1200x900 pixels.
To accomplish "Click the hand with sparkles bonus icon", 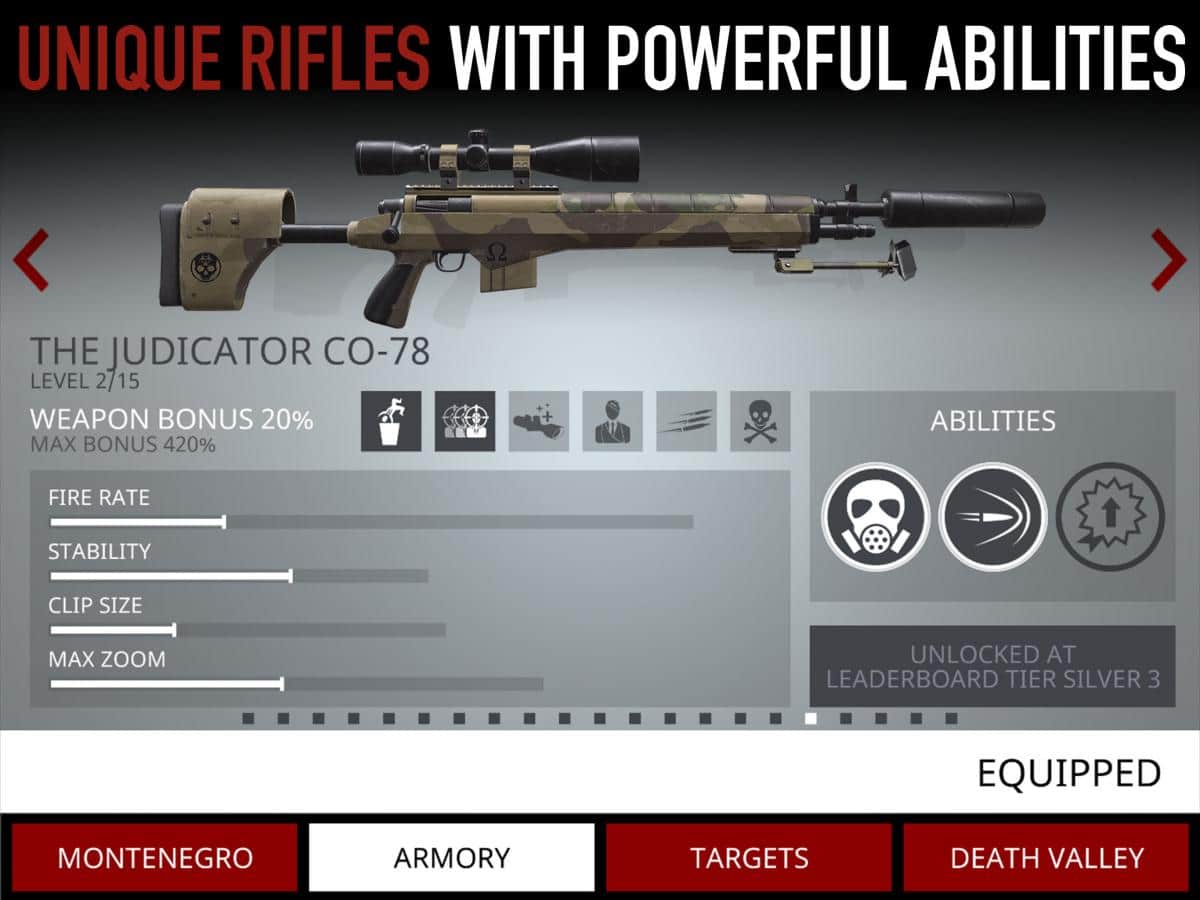I will (x=539, y=421).
